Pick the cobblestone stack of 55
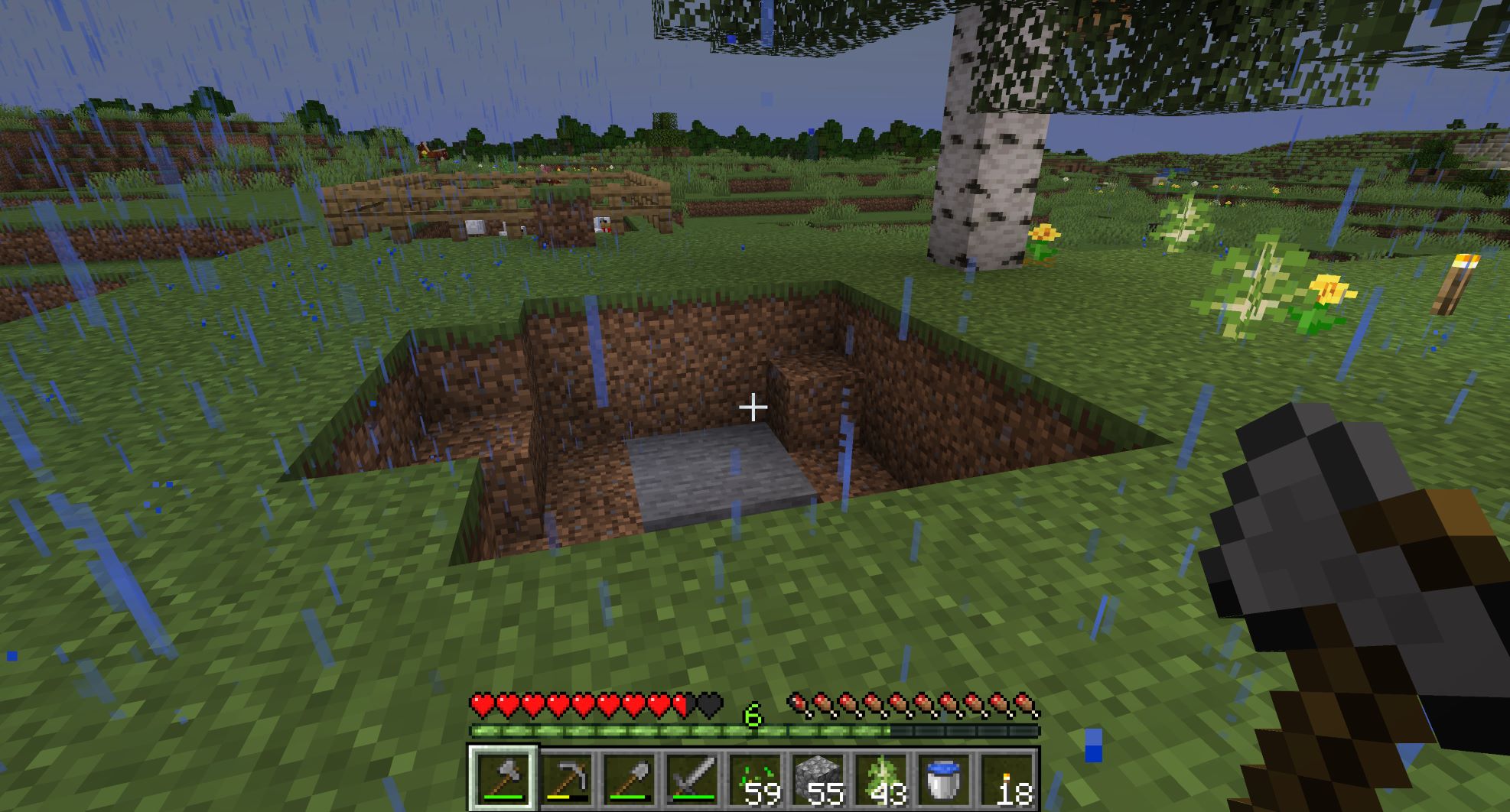1510x812 pixels. pos(818,779)
